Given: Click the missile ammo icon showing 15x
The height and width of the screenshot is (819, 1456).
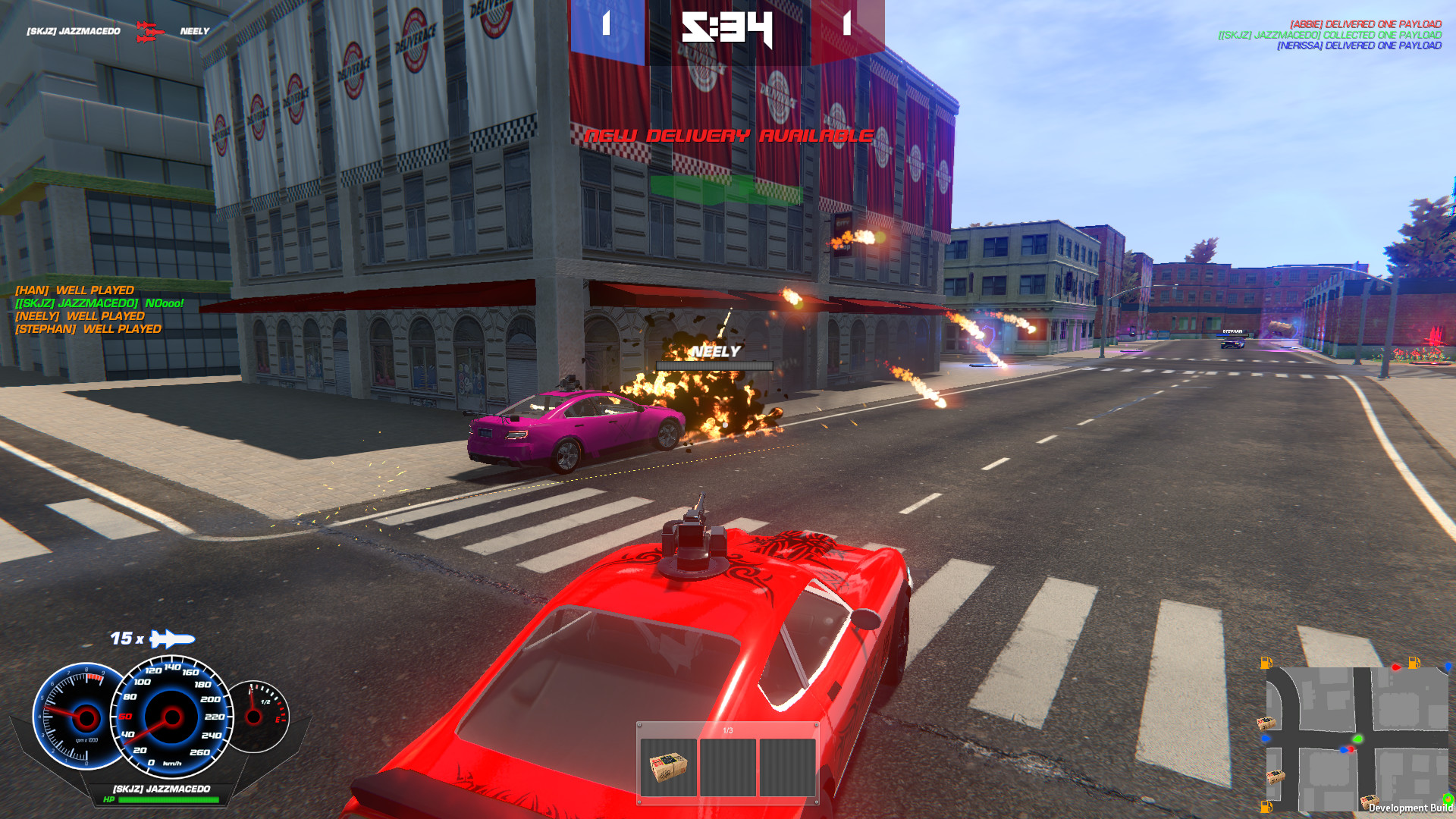Looking at the screenshot, I should point(168,639).
